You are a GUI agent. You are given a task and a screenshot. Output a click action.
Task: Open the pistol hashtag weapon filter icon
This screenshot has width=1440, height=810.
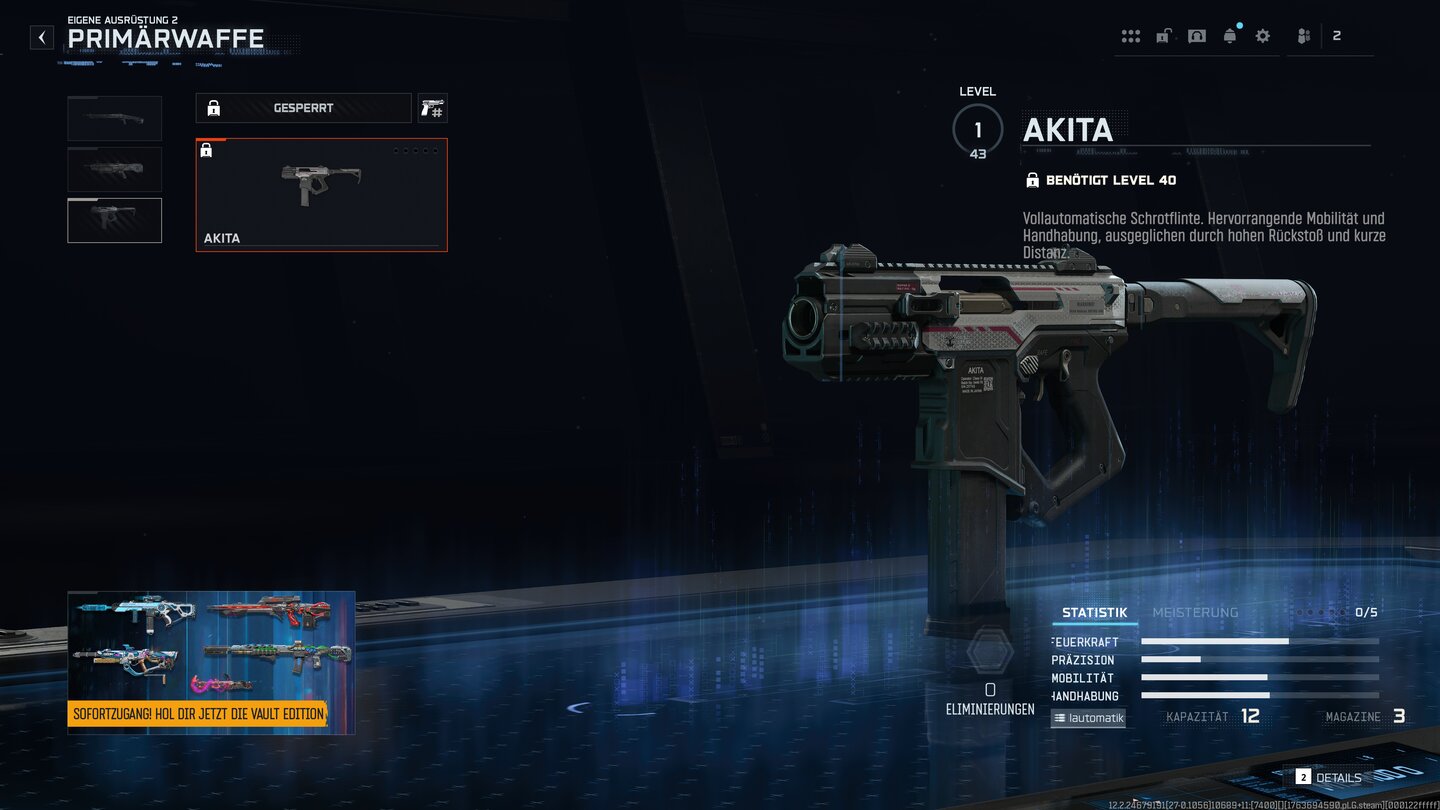point(432,108)
